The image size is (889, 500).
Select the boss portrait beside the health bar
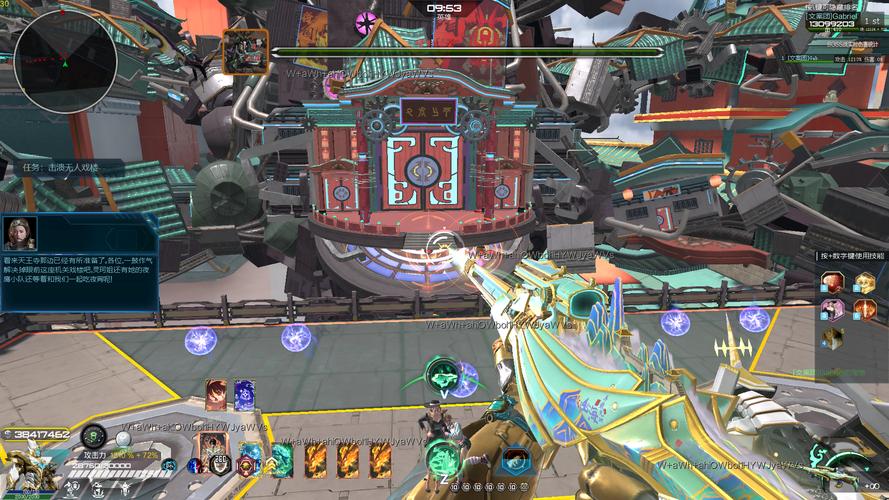[245, 51]
